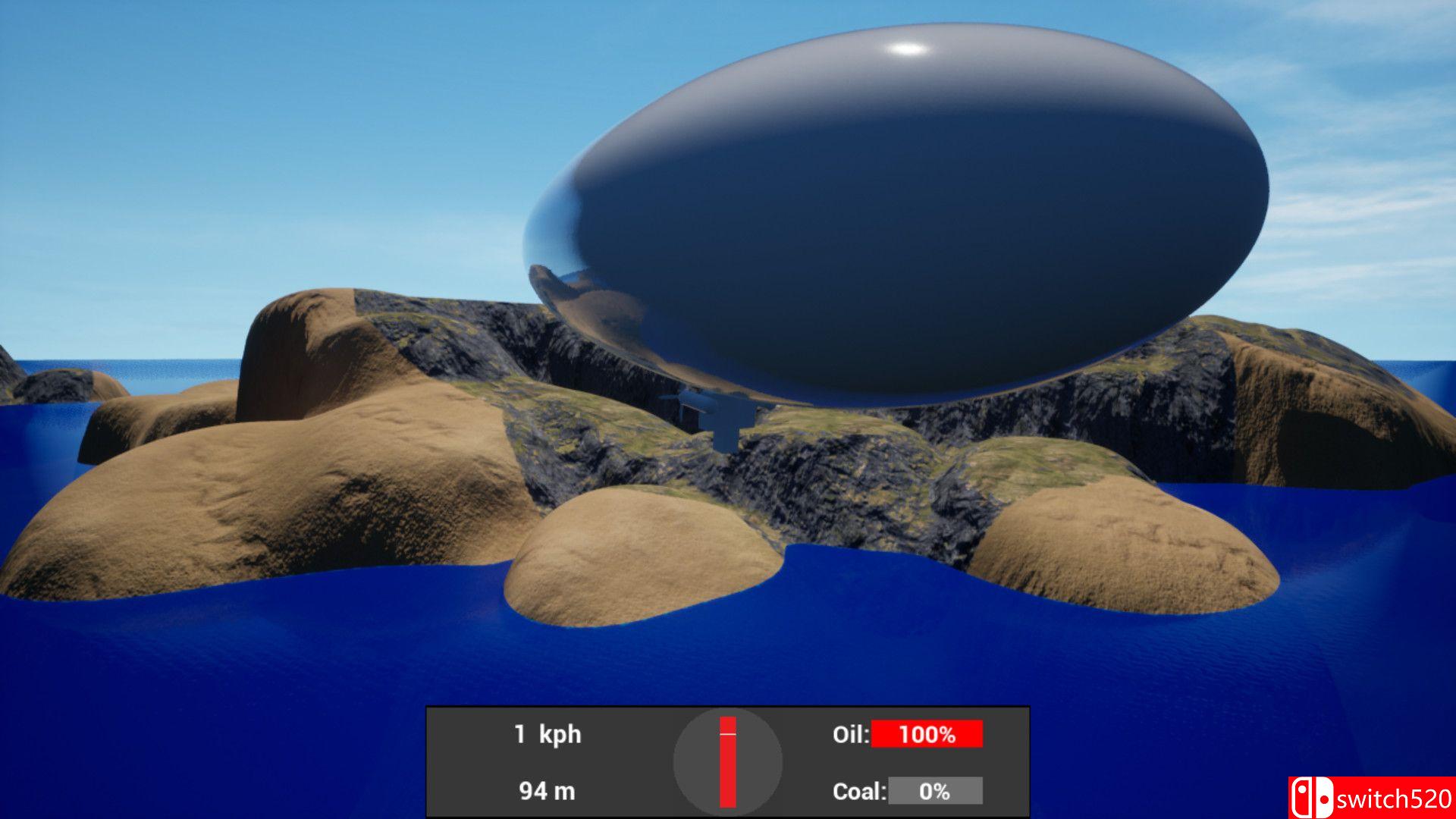Click the white throttle neutral marker line
The height and width of the screenshot is (819, 1456).
[x=728, y=733]
